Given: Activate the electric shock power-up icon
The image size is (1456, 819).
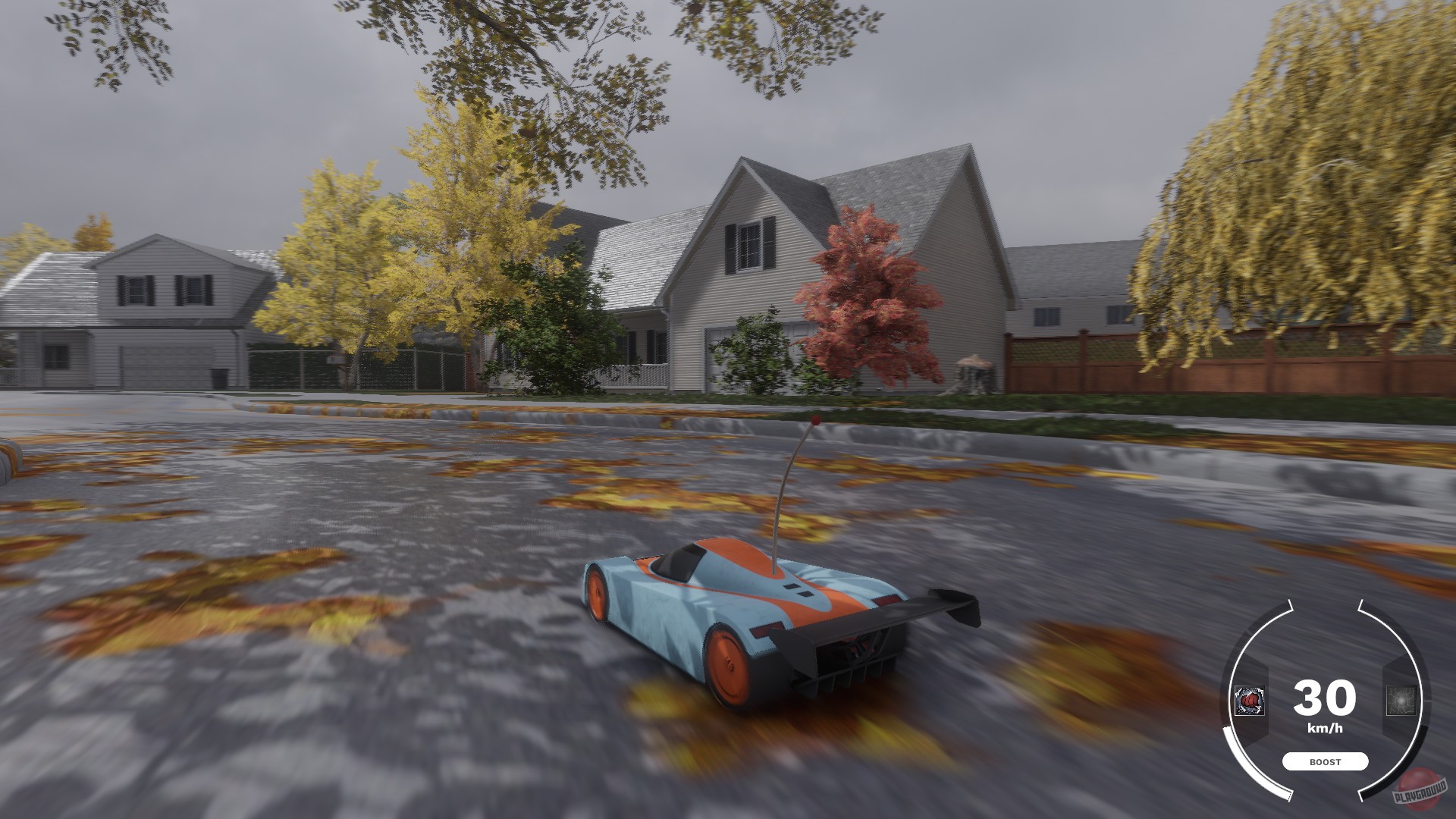Looking at the screenshot, I should click(x=1401, y=700).
